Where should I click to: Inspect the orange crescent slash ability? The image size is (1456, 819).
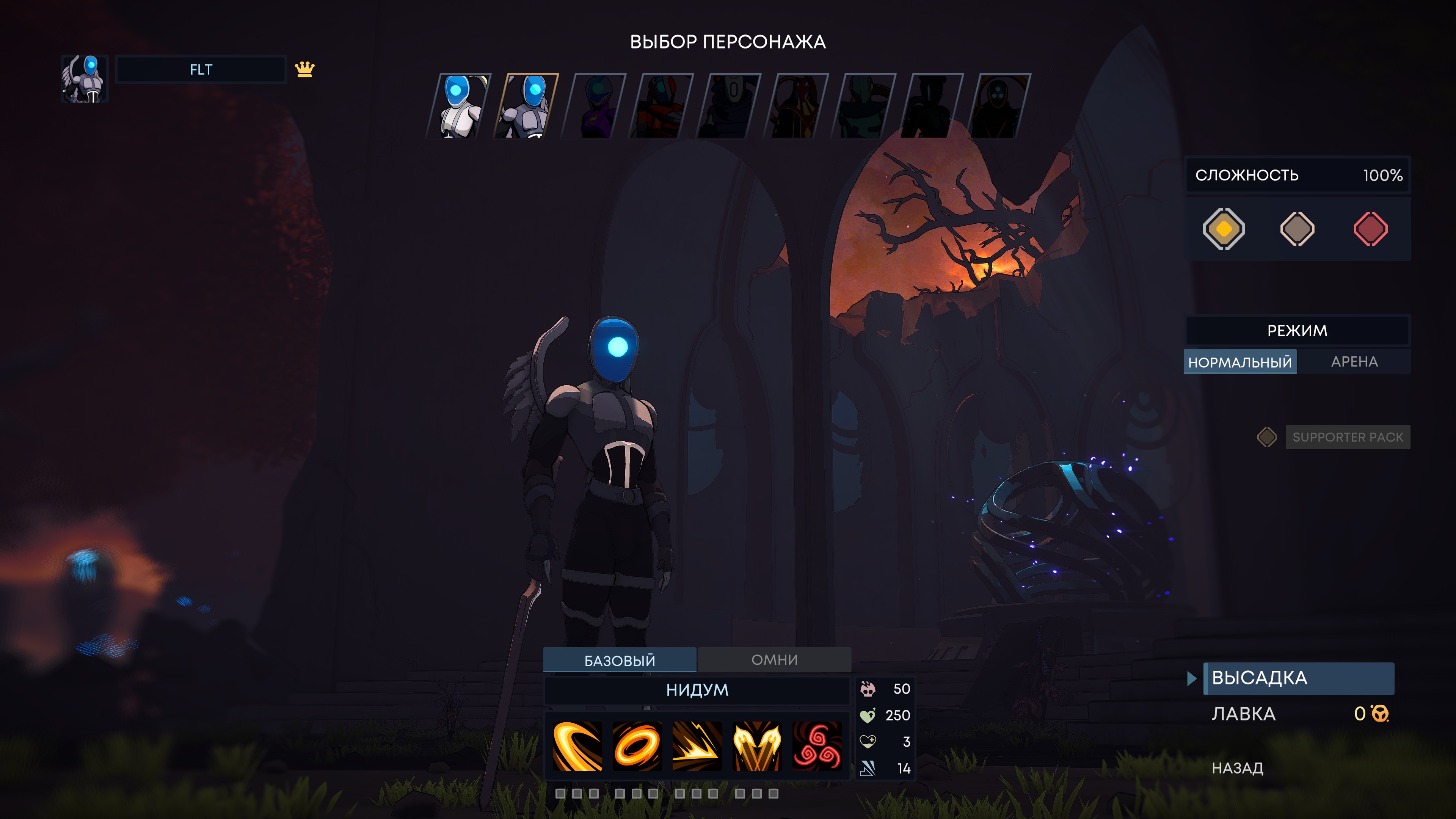pos(577,745)
